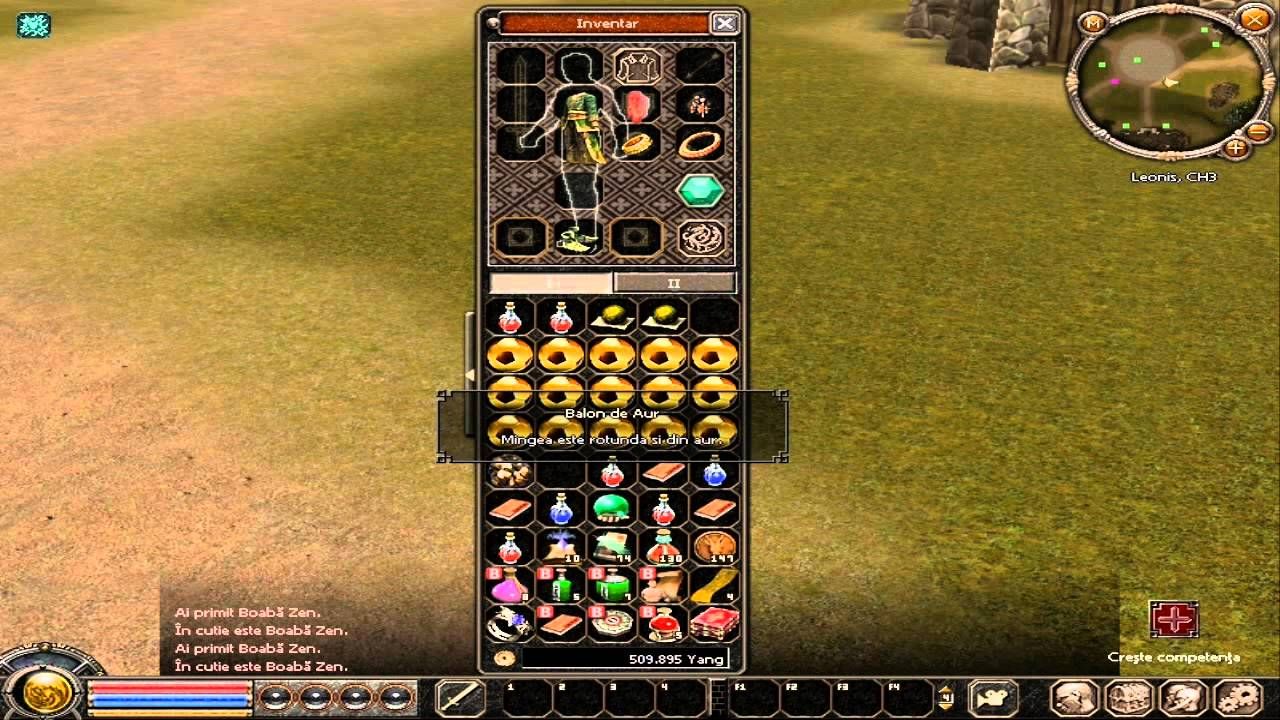Click the sword attack quickslot
Image resolution: width=1280 pixels, height=720 pixels.
[461, 697]
